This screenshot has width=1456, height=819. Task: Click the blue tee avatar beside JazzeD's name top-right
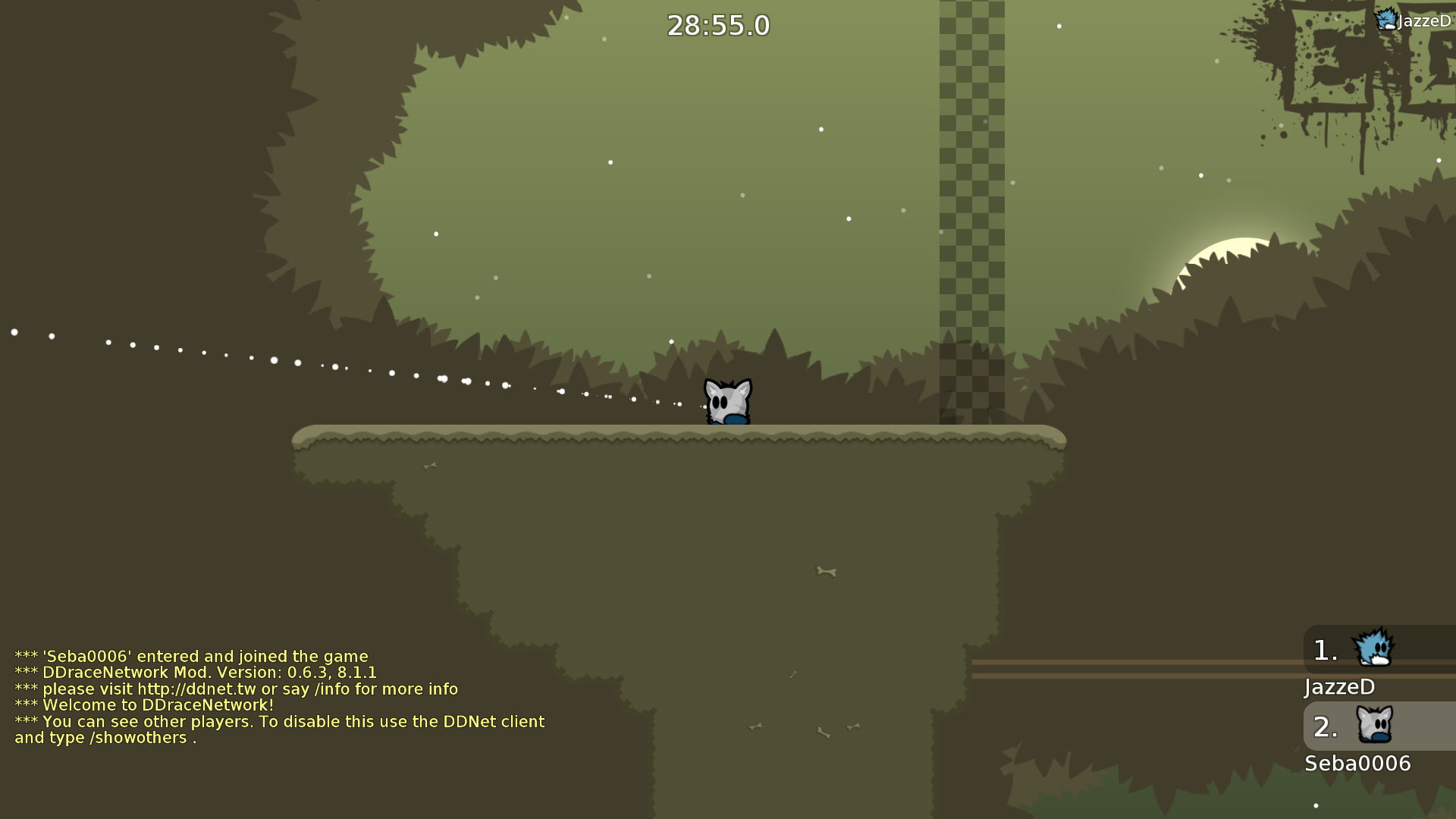point(1388,20)
